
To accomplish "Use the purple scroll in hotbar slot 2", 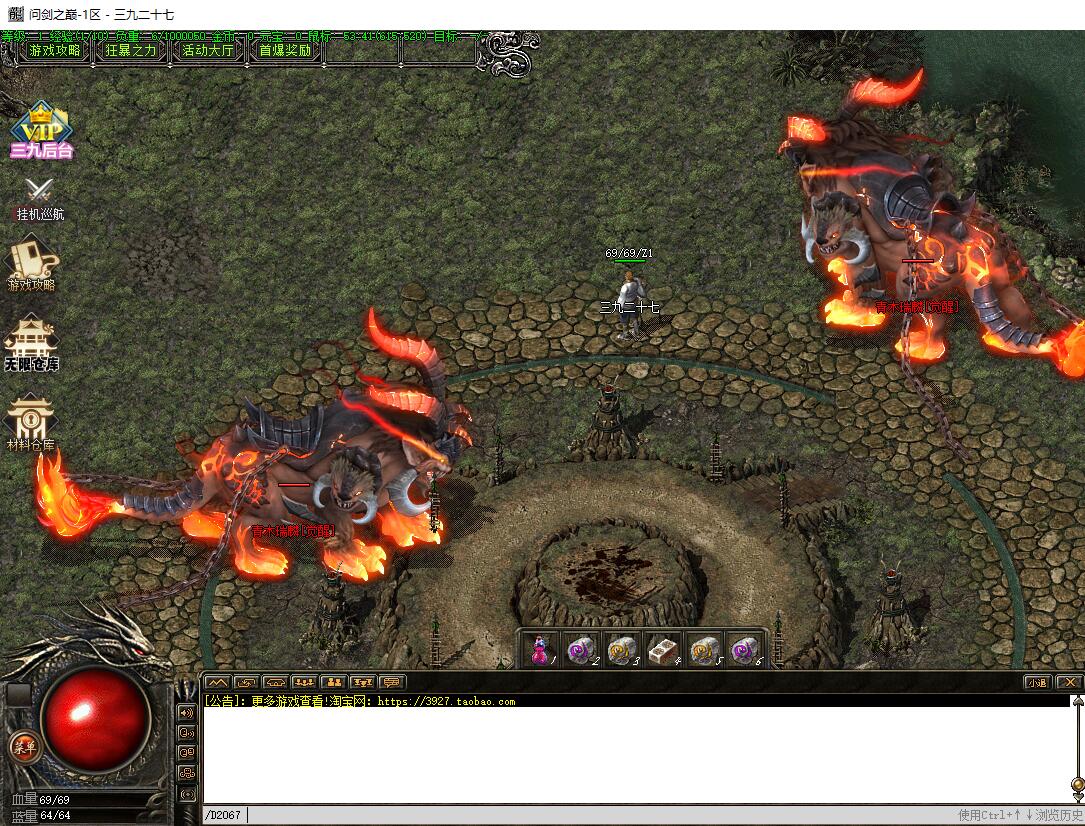I will point(580,650).
